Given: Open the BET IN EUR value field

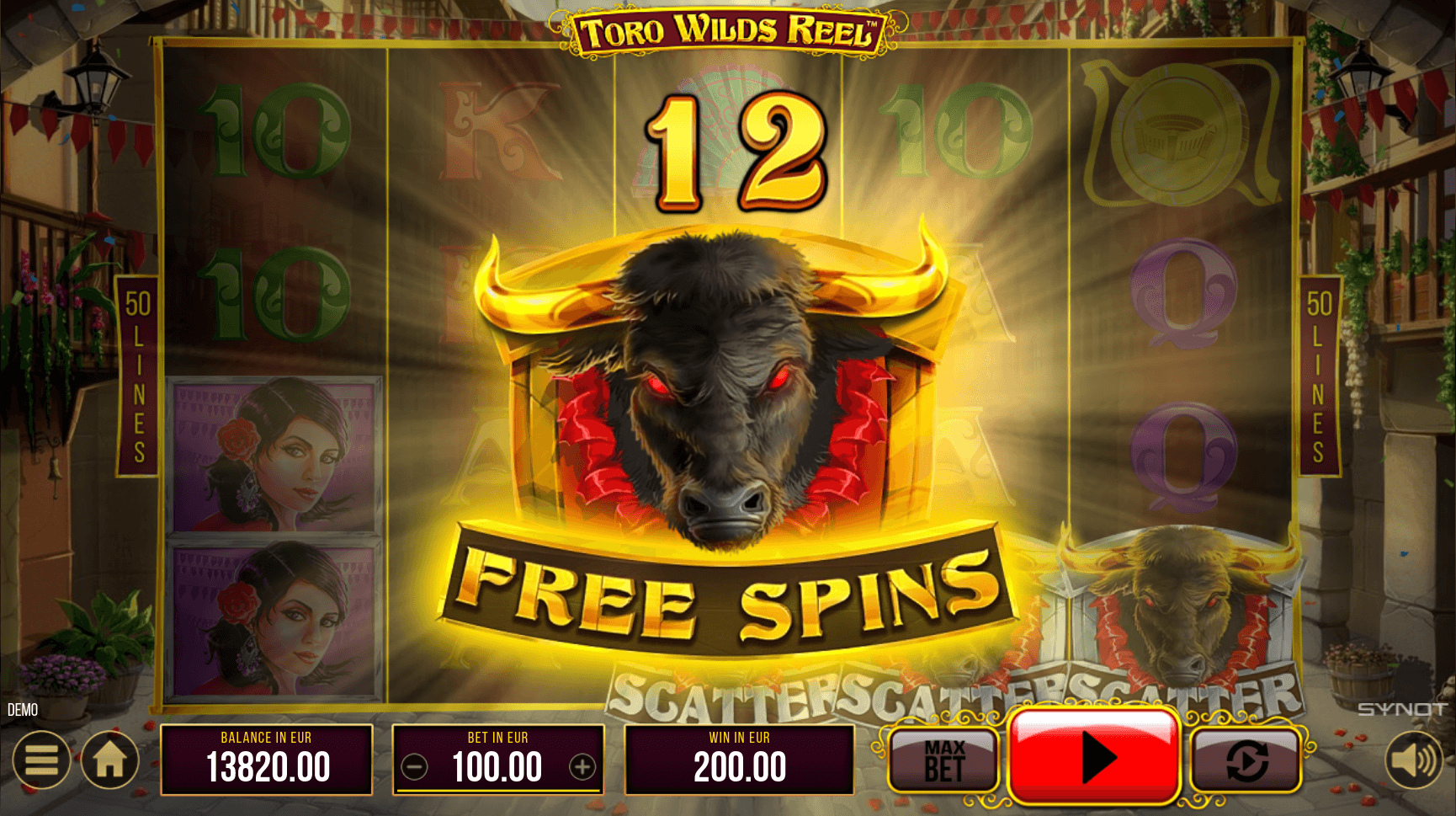Looking at the screenshot, I should [x=497, y=766].
